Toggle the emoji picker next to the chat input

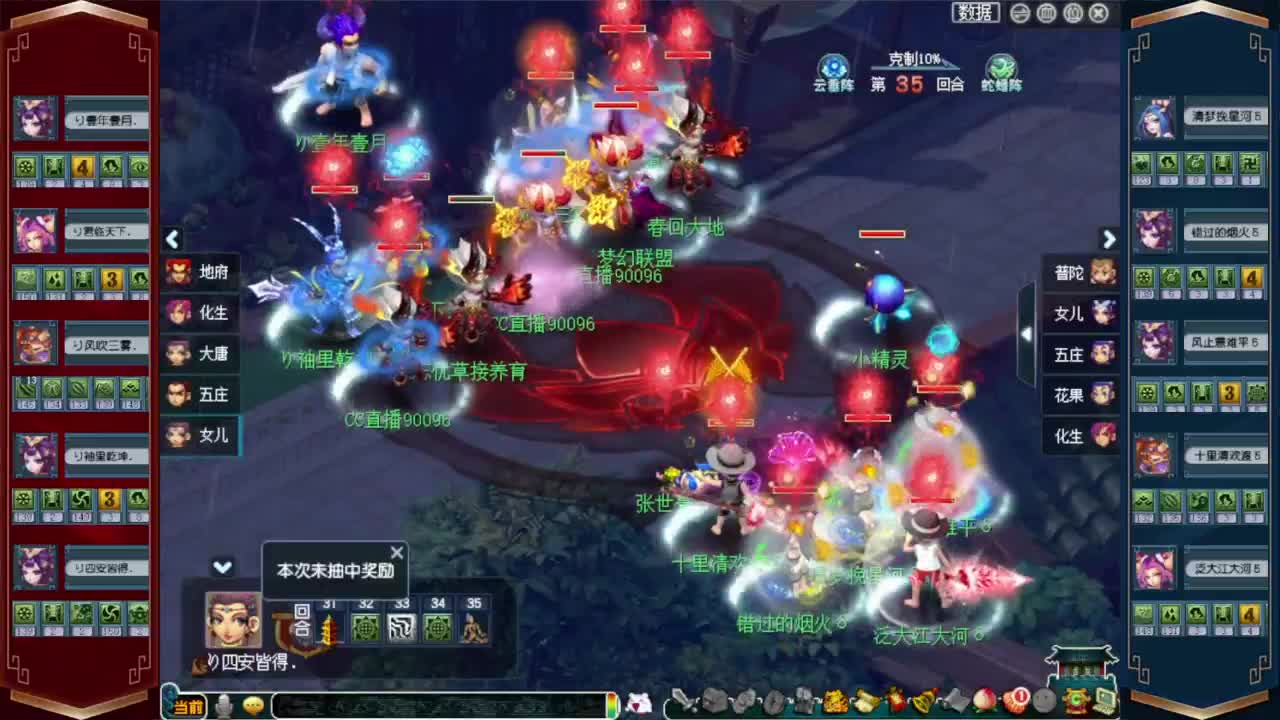252,705
